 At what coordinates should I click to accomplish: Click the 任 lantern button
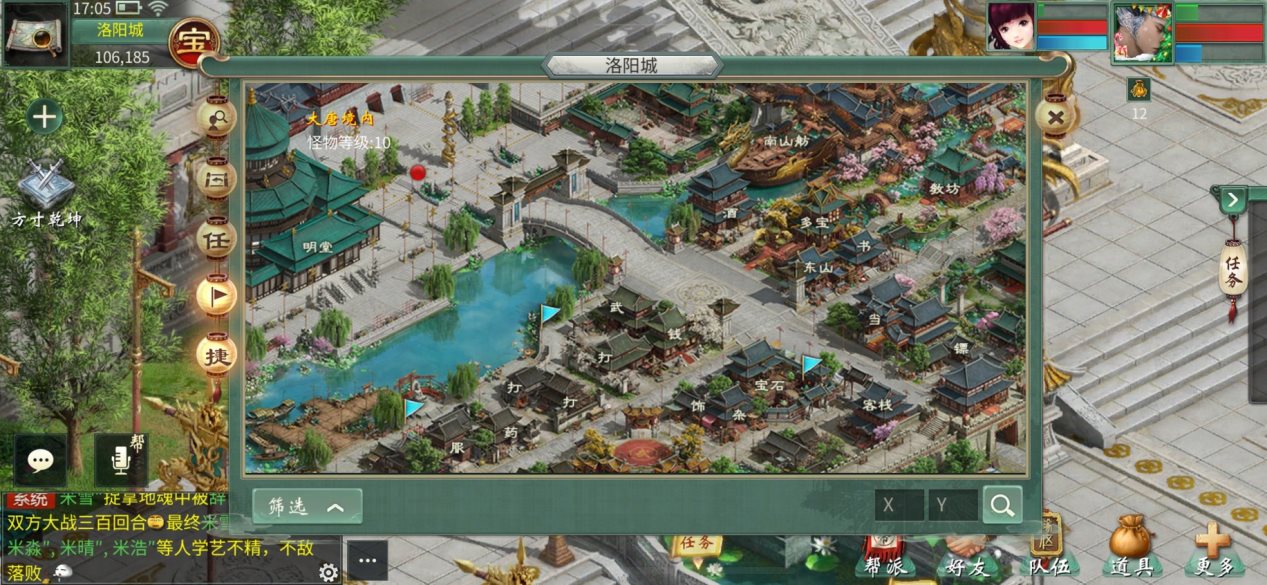[x=216, y=239]
